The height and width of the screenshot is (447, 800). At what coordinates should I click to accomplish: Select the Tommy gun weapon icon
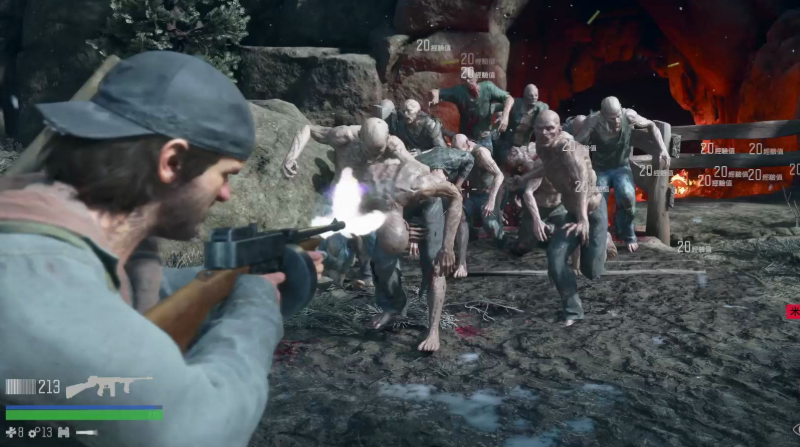point(108,386)
